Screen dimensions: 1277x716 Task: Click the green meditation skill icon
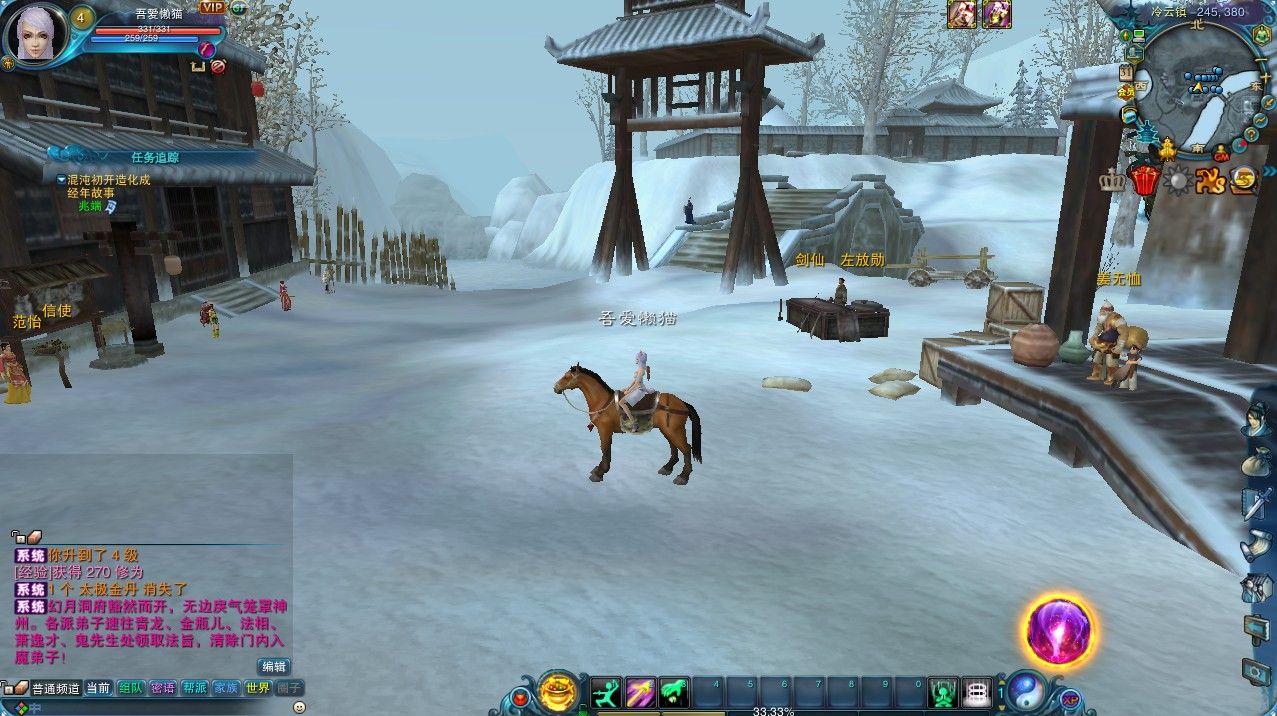tap(942, 692)
